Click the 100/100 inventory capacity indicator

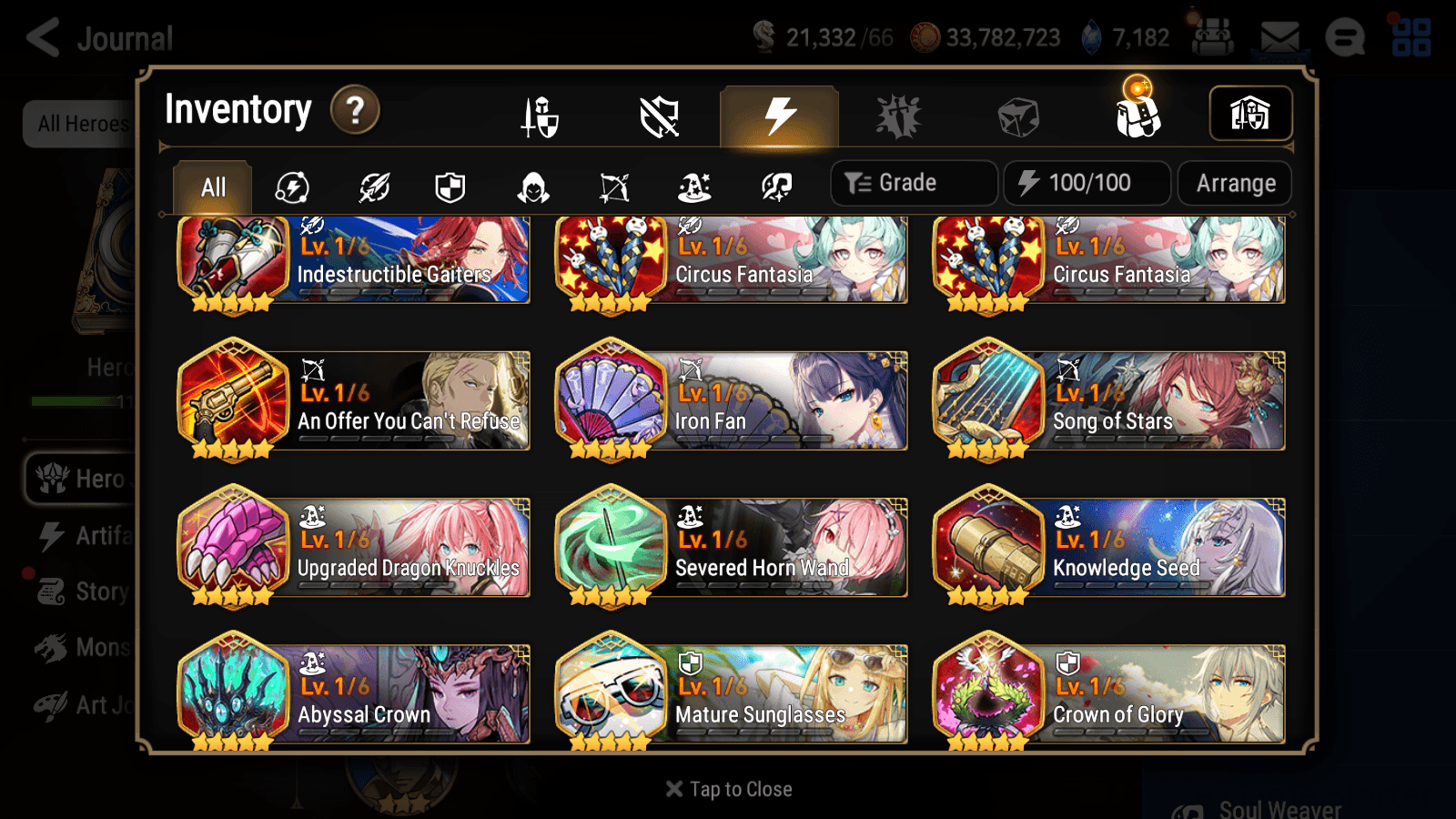(x=1087, y=183)
